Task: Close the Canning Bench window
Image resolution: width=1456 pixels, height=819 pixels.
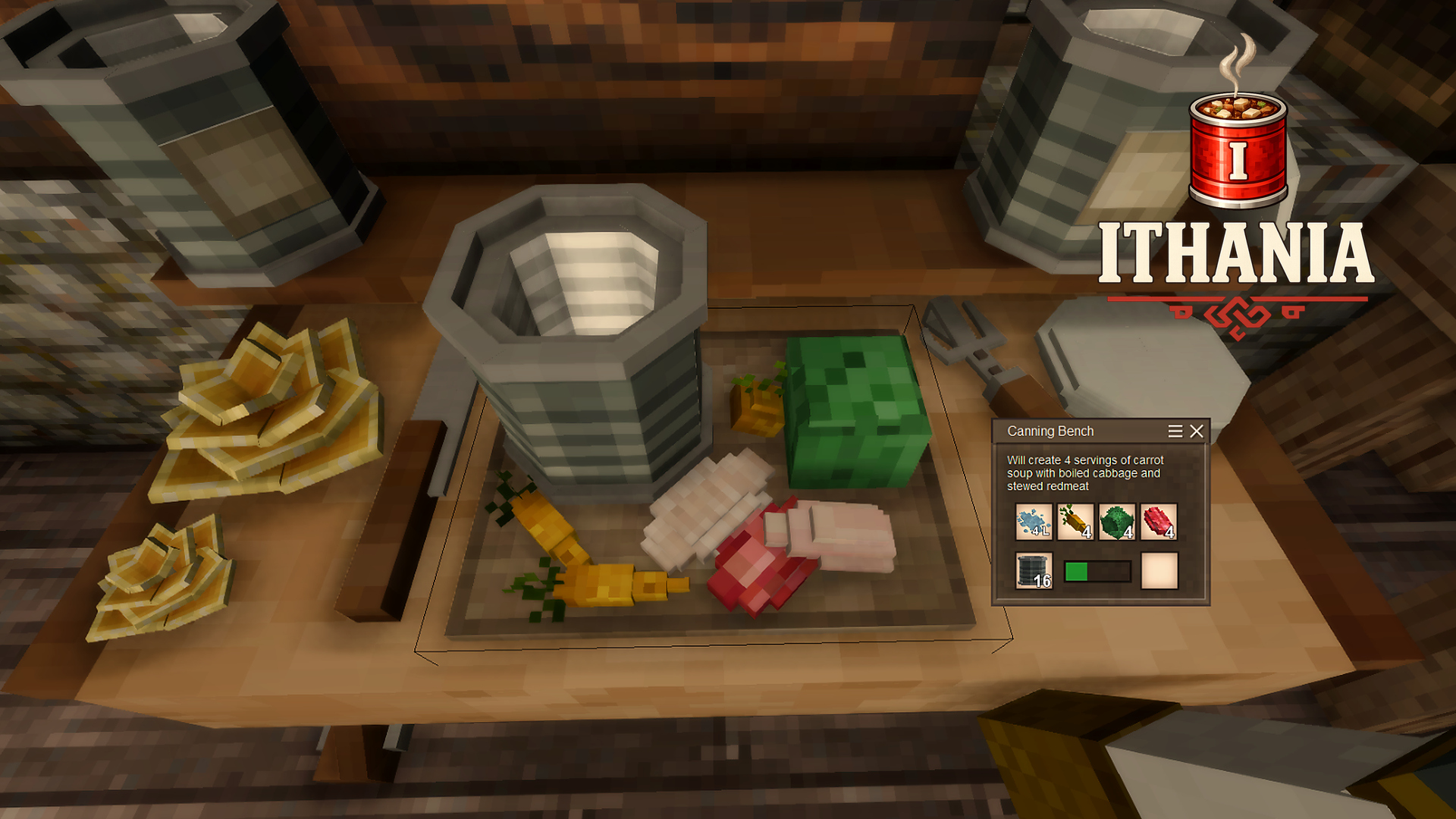Action: coord(1197,431)
